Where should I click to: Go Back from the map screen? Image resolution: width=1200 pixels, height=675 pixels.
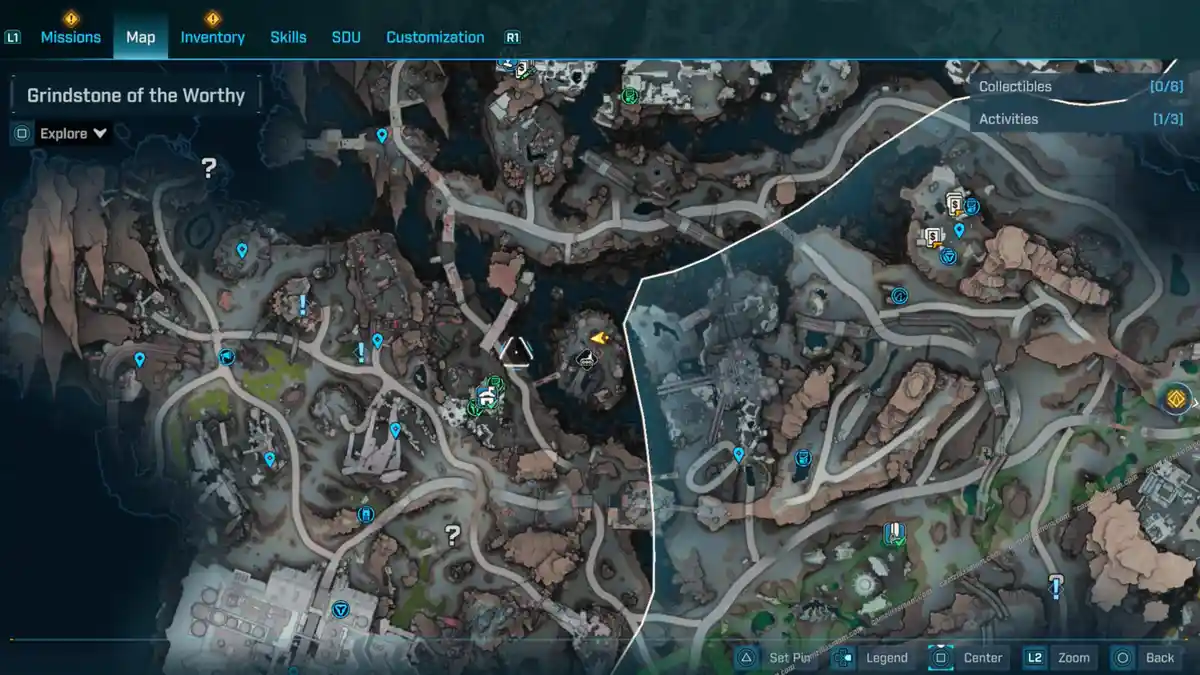tap(1145, 658)
